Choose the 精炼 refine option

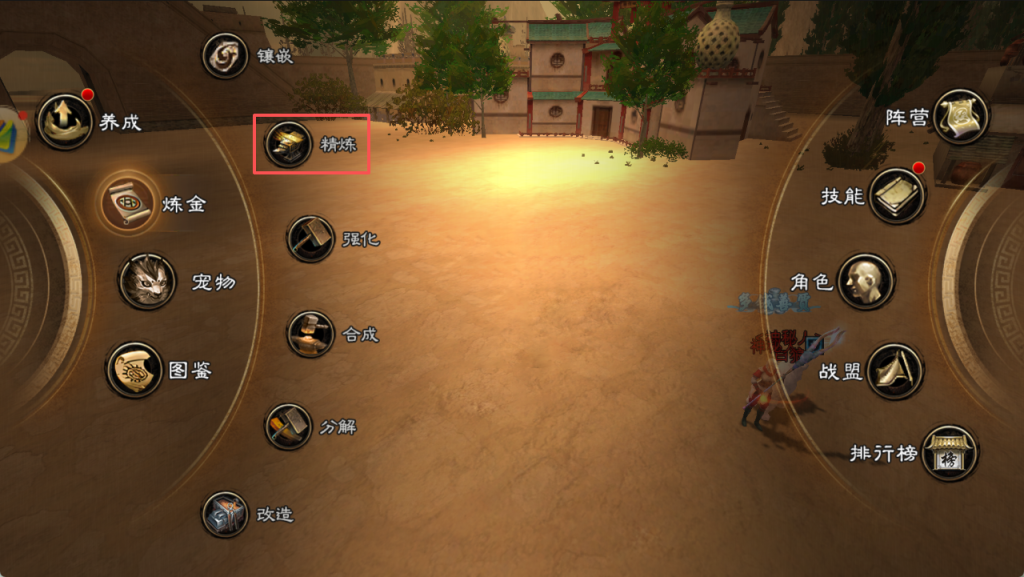[285, 145]
